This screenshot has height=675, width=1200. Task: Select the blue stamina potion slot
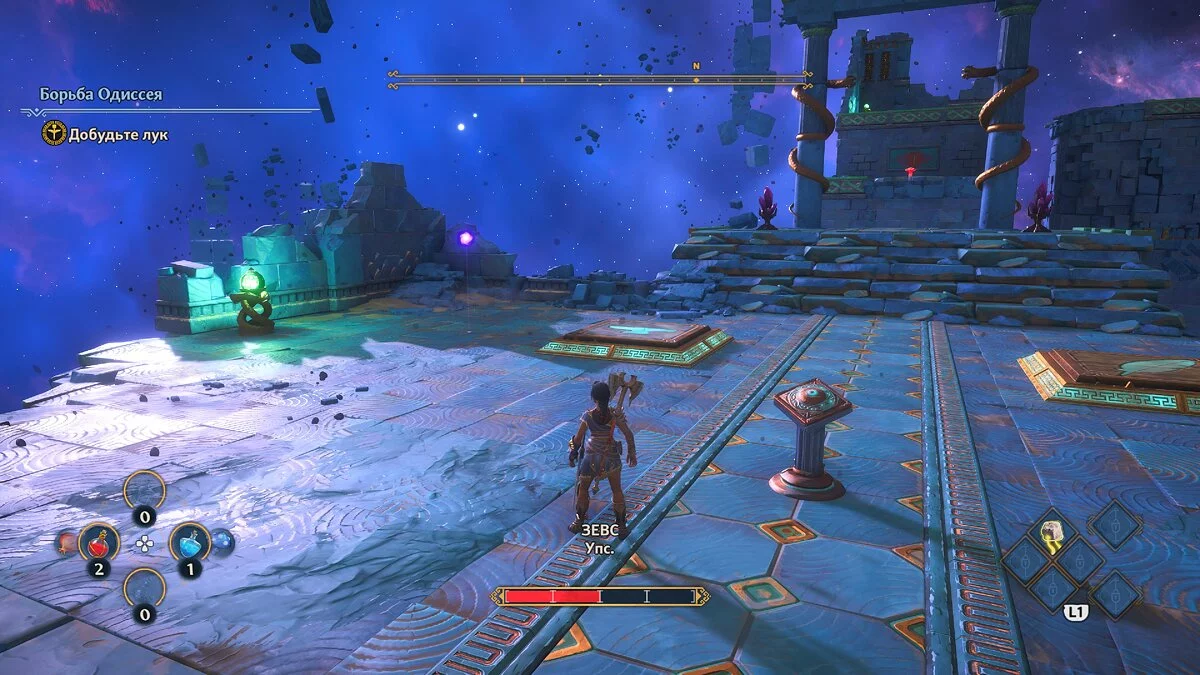coord(189,542)
